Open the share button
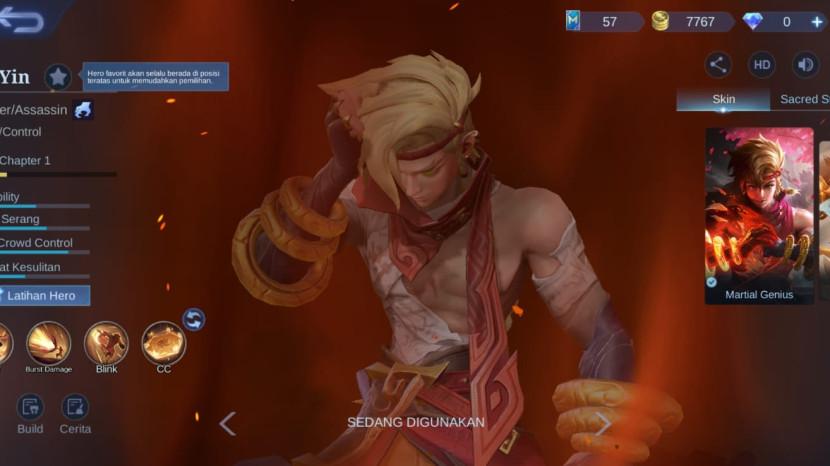The width and height of the screenshot is (830, 466). tap(718, 65)
